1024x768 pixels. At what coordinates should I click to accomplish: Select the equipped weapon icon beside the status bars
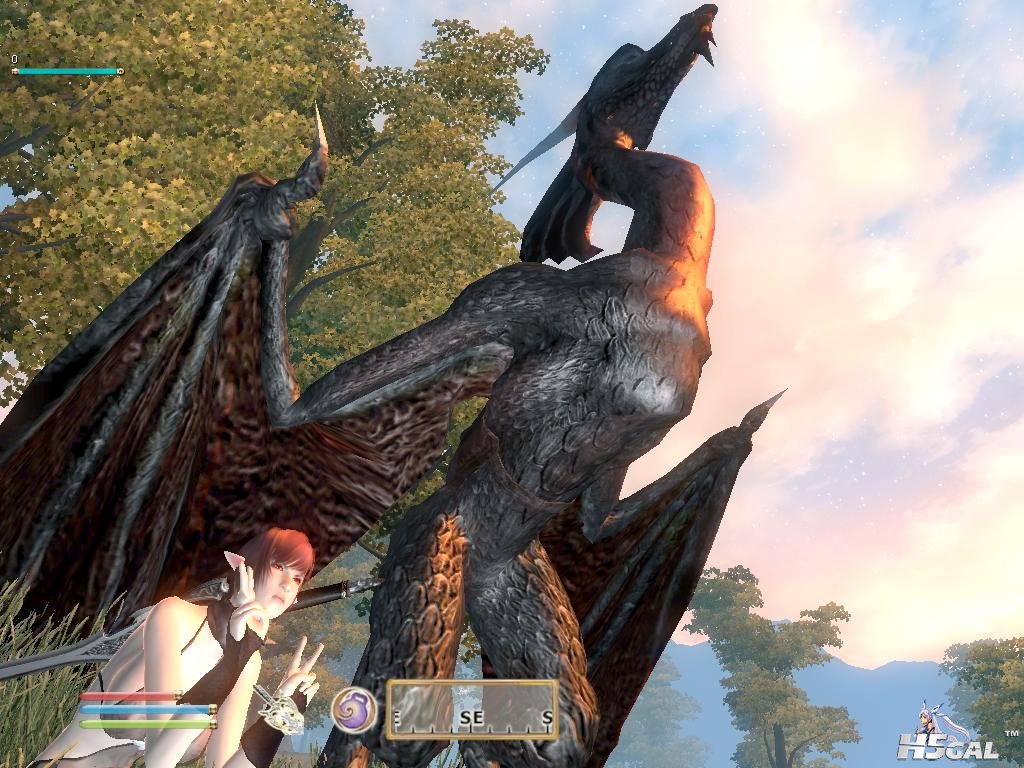pyautogui.click(x=281, y=709)
